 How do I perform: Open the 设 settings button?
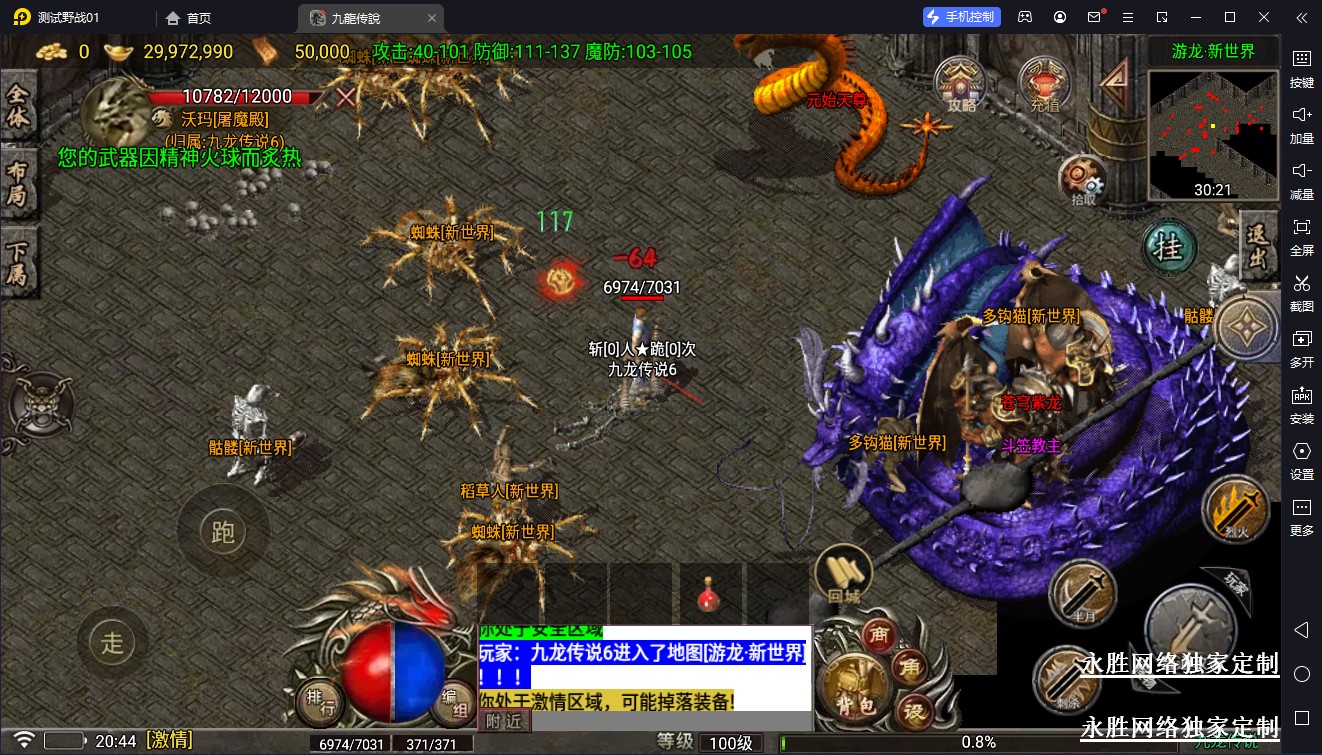click(x=913, y=711)
